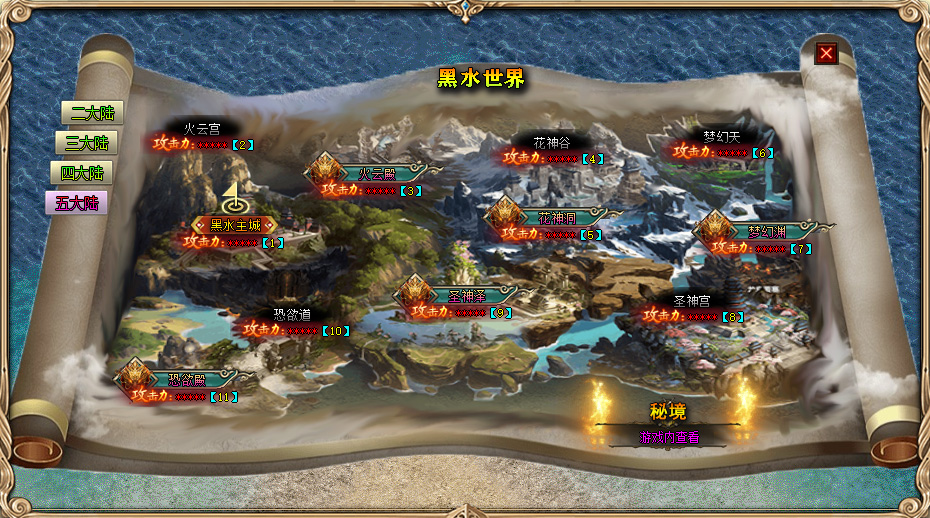Open the 三大陆 continent tab
930x518 pixels.
click(86, 143)
